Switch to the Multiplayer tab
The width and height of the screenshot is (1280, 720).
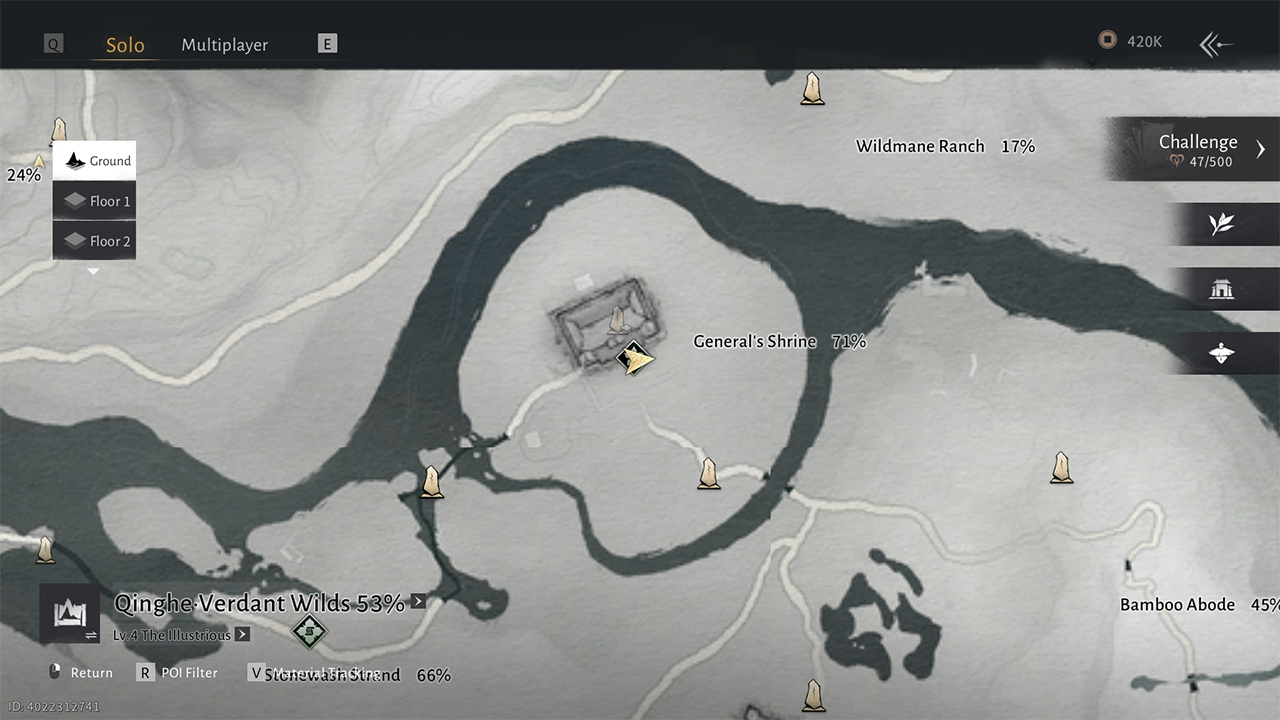[224, 45]
